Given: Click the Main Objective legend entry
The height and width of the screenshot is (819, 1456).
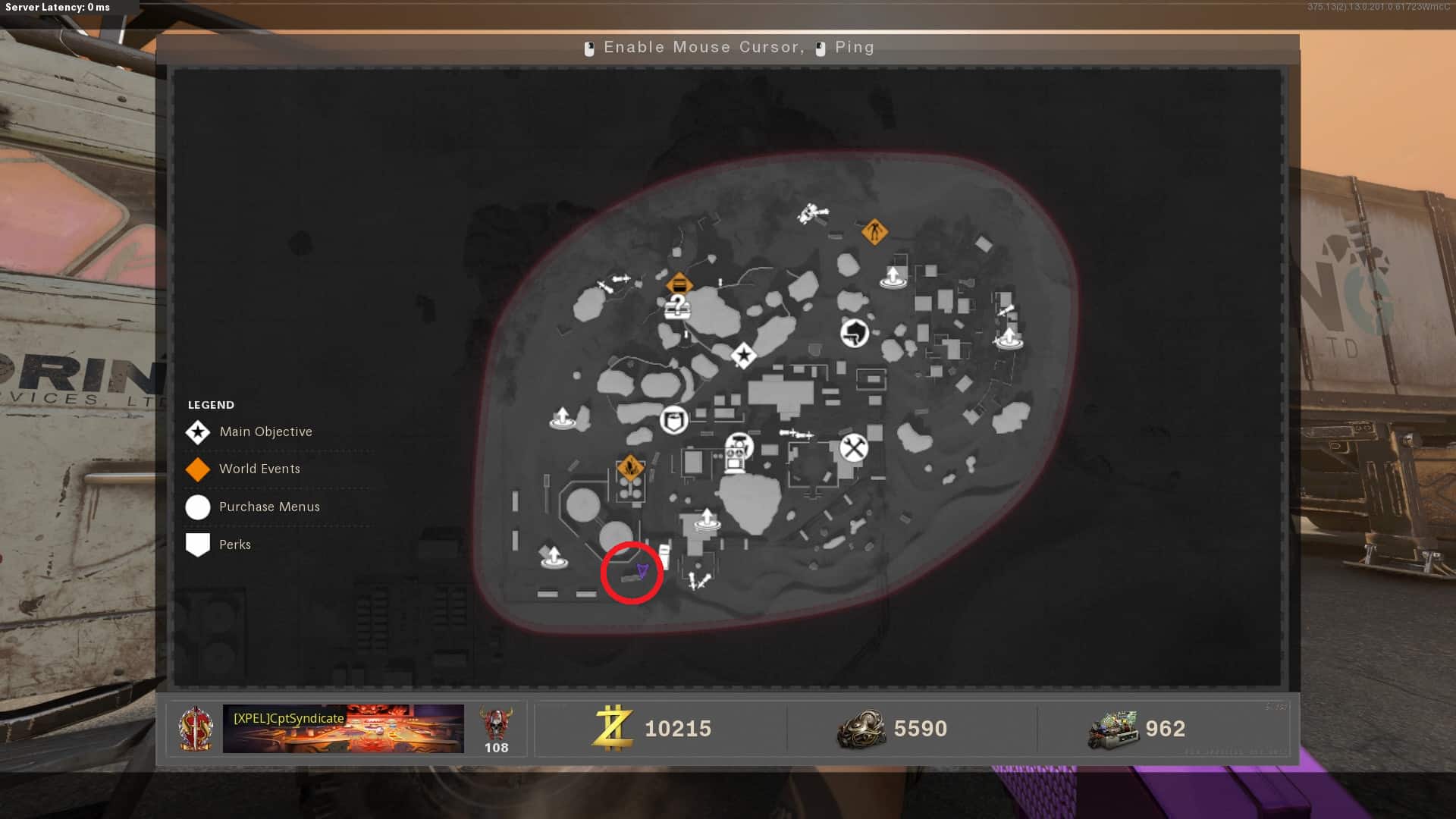Looking at the screenshot, I should point(265,431).
